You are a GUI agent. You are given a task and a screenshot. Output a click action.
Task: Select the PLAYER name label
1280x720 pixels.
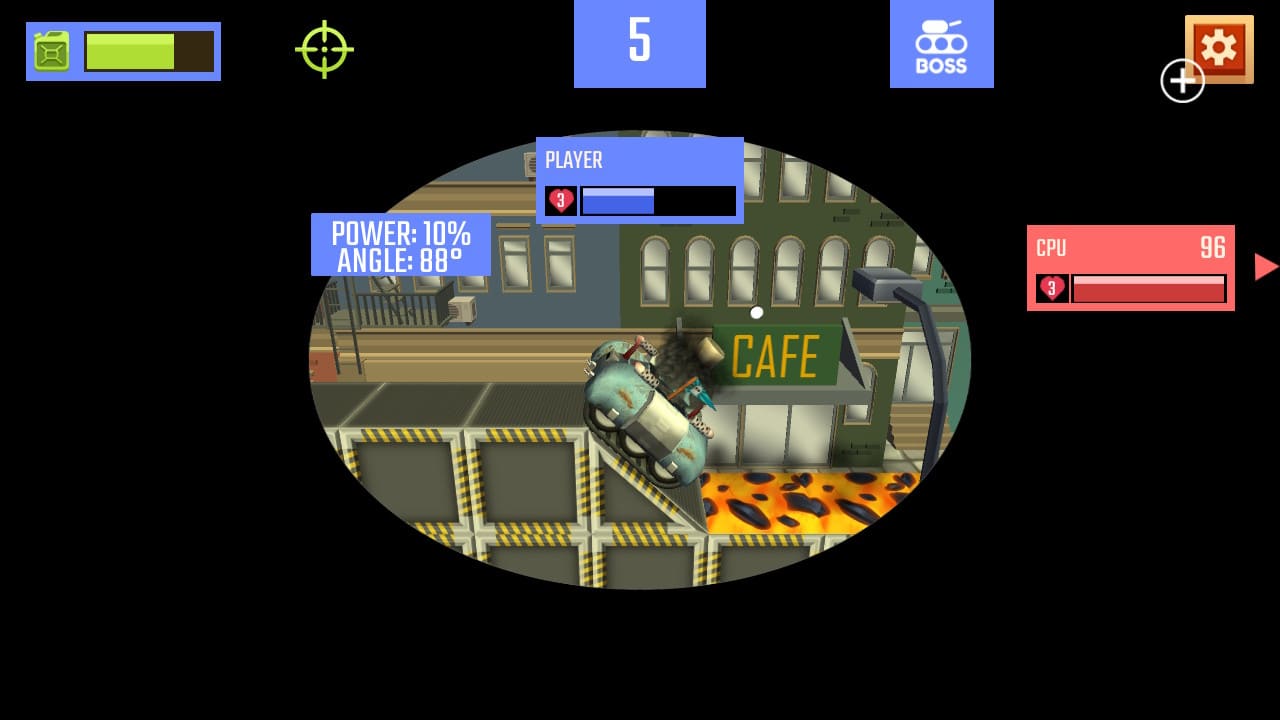(x=572, y=160)
